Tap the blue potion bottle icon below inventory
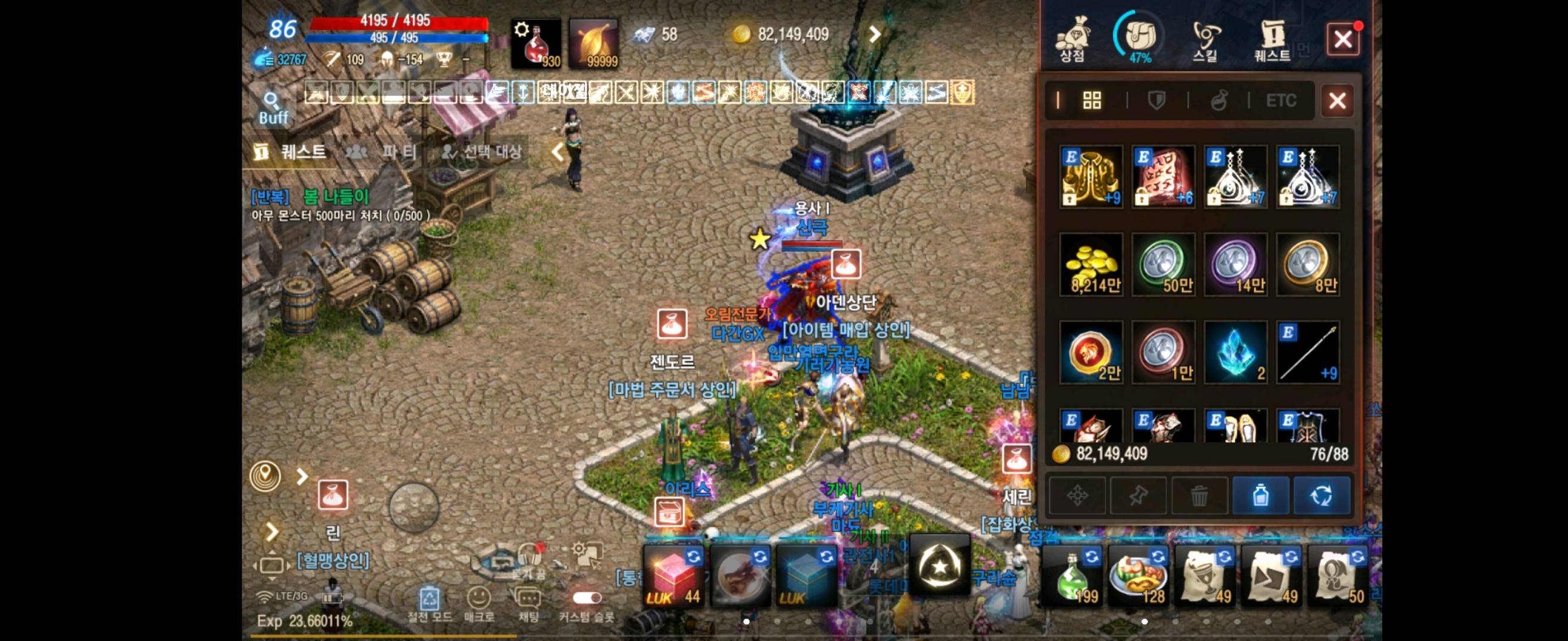 click(1261, 496)
